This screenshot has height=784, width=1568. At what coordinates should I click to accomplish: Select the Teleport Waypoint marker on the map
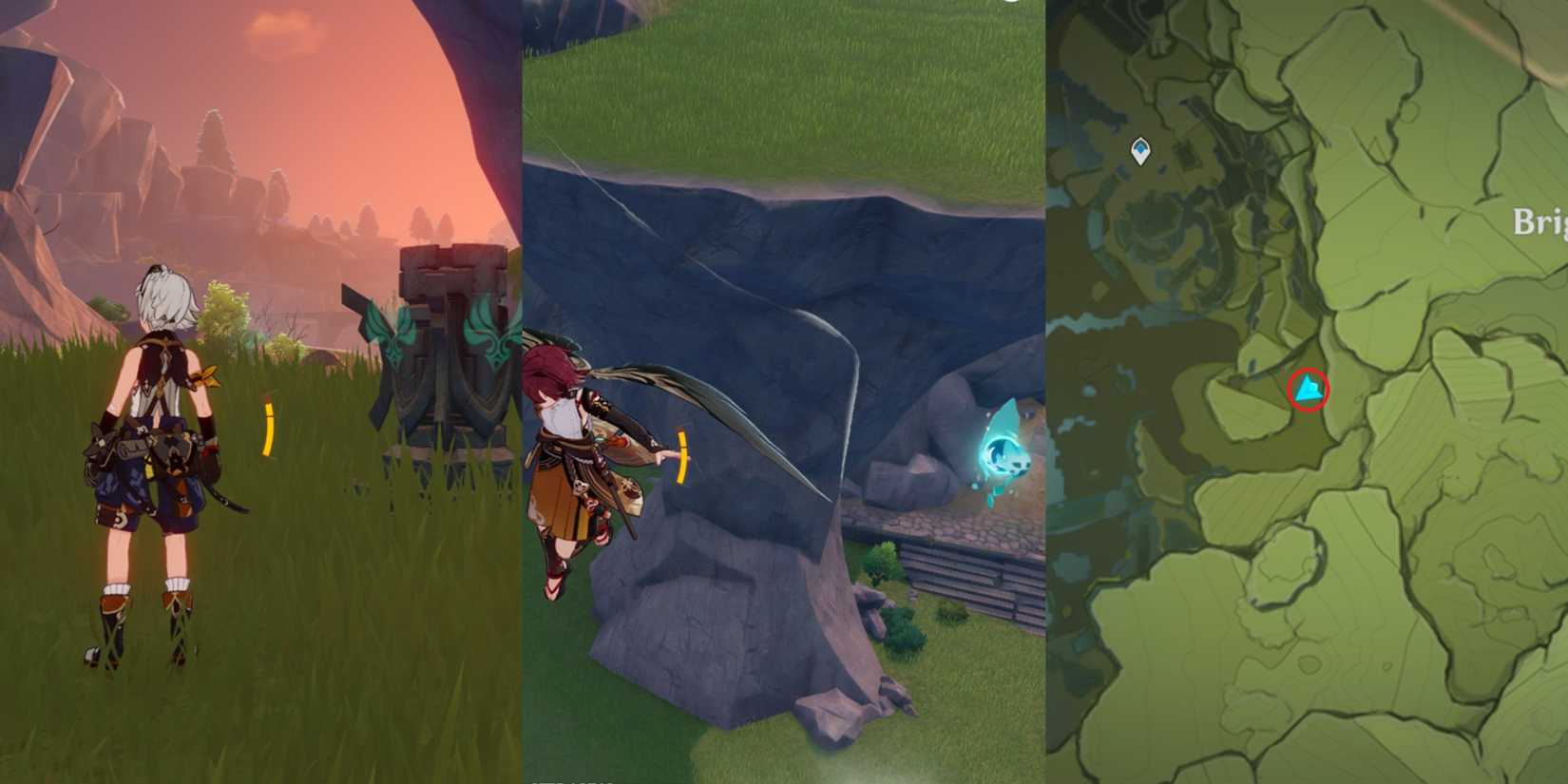(x=1138, y=150)
